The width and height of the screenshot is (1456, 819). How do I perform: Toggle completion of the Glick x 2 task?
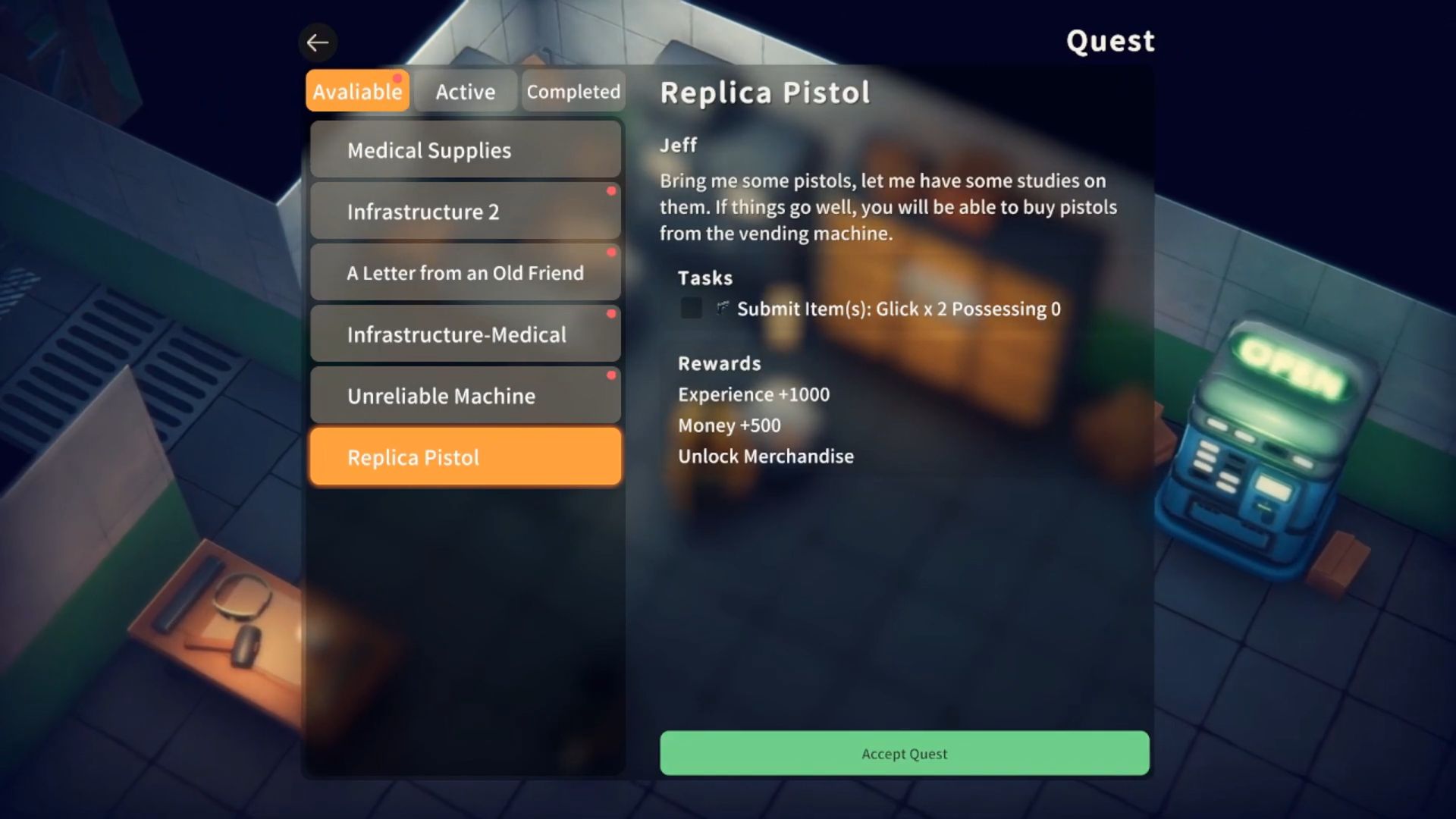[x=691, y=309]
